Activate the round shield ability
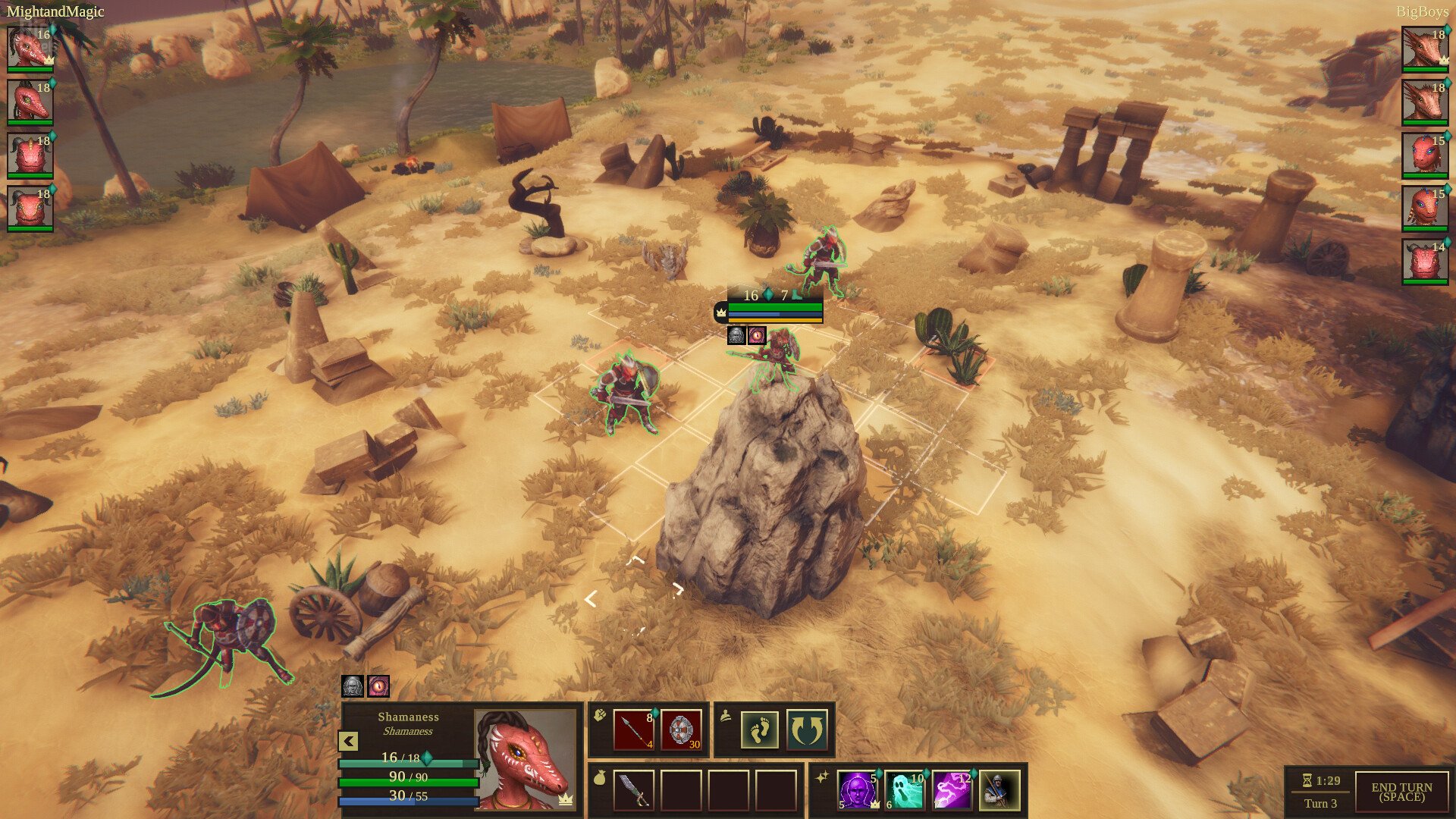Image resolution: width=1456 pixels, height=819 pixels. (x=681, y=730)
